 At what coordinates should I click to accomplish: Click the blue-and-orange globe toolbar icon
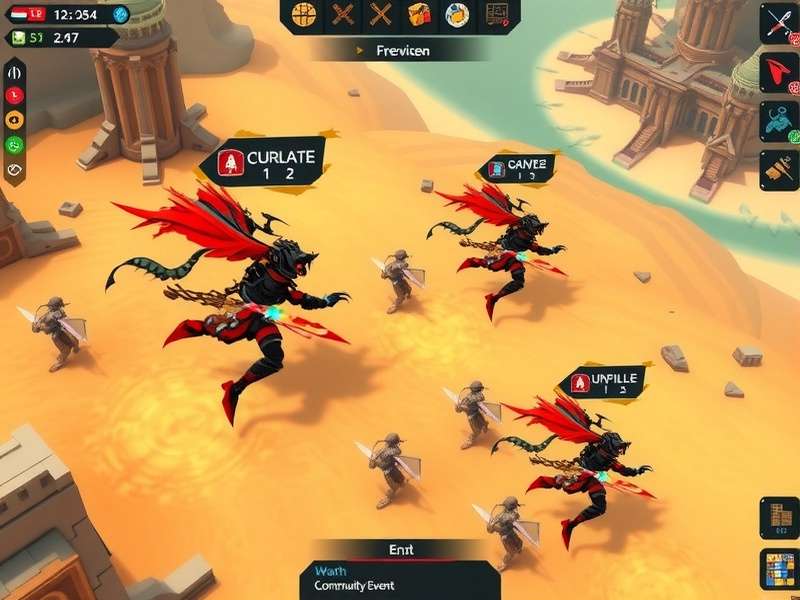click(457, 14)
